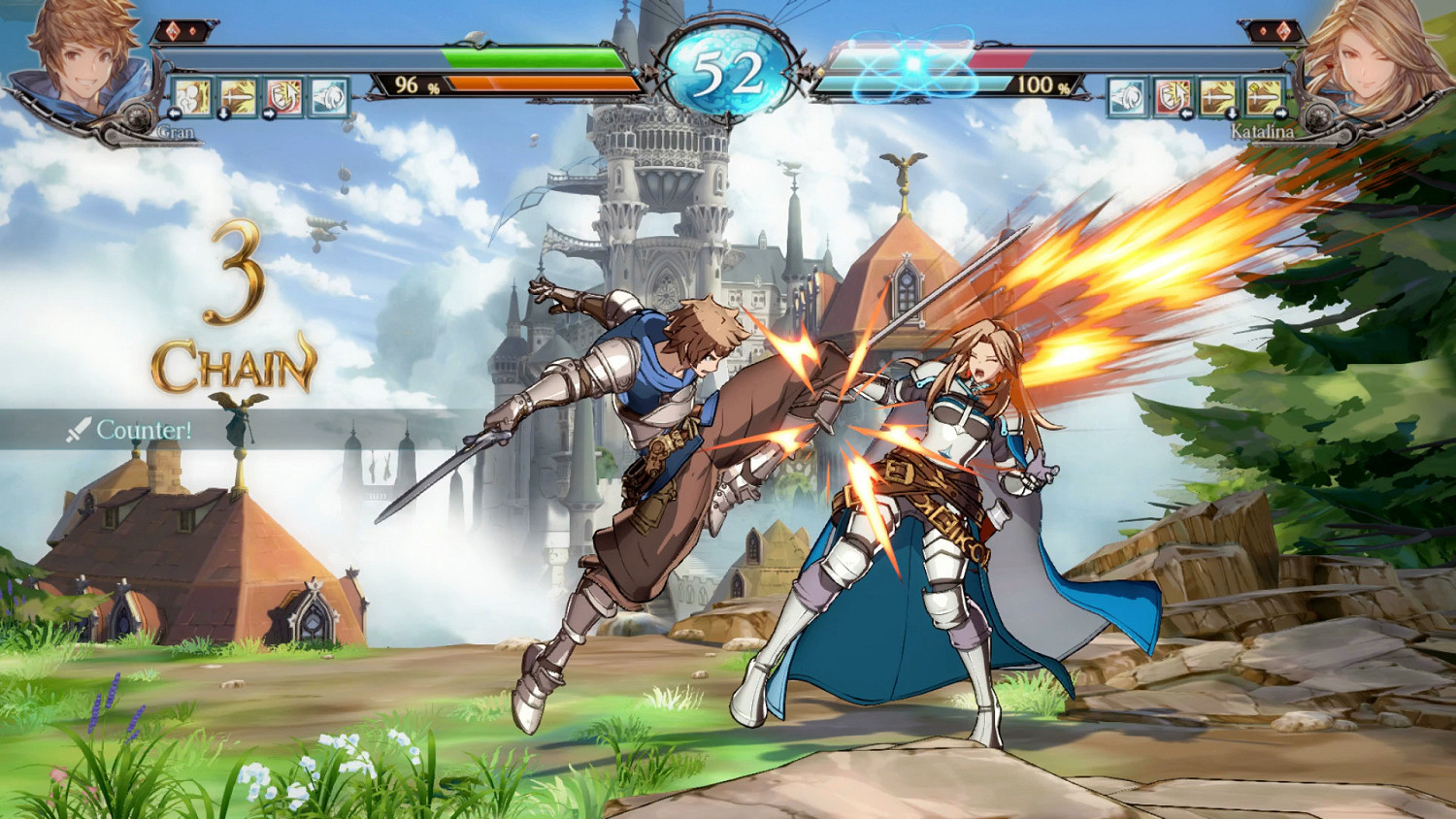The image size is (1456, 819).
Task: Click Katalina's rightmost sword skill icon
Action: pos(1262,96)
